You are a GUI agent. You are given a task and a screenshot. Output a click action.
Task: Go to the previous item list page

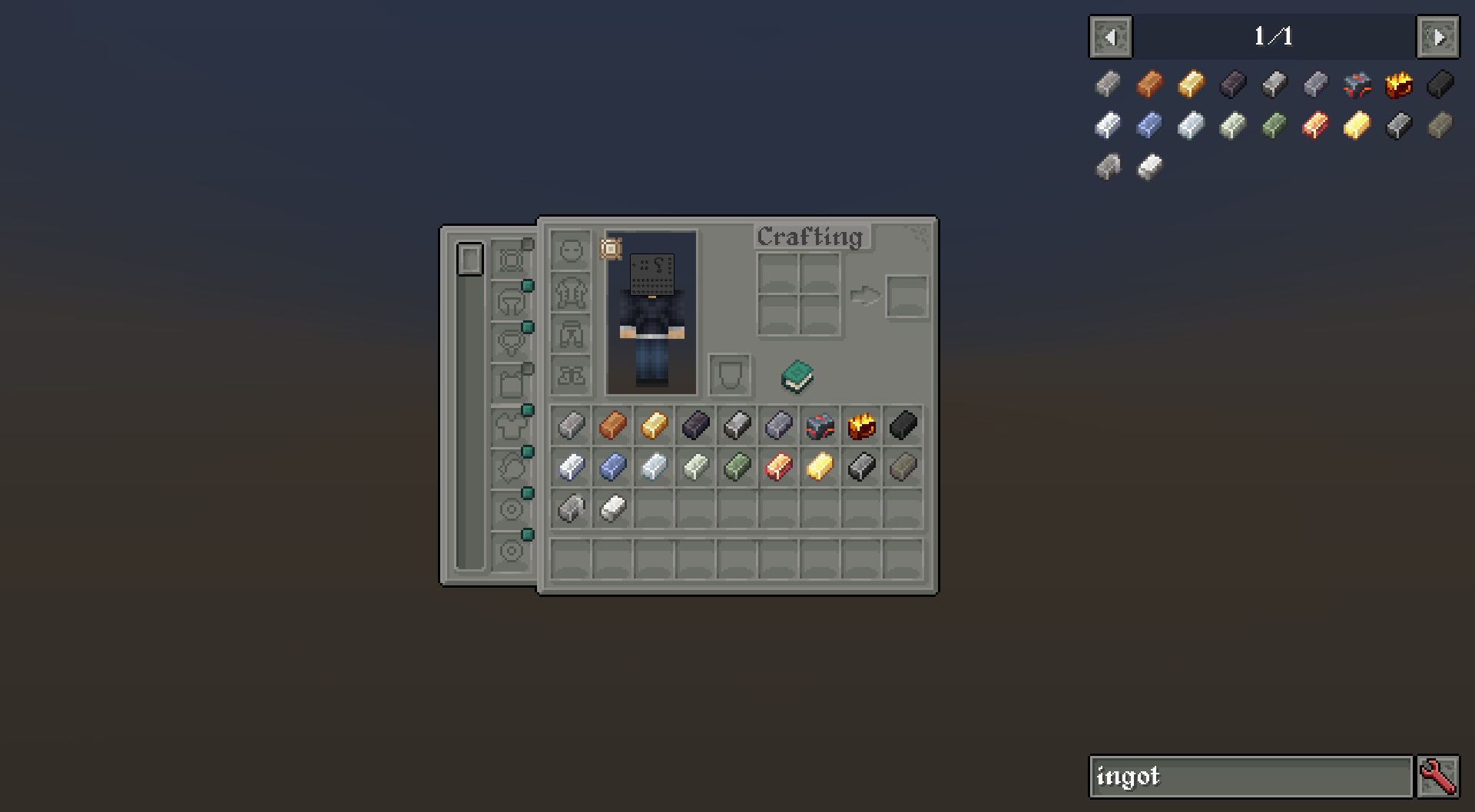coord(1110,37)
